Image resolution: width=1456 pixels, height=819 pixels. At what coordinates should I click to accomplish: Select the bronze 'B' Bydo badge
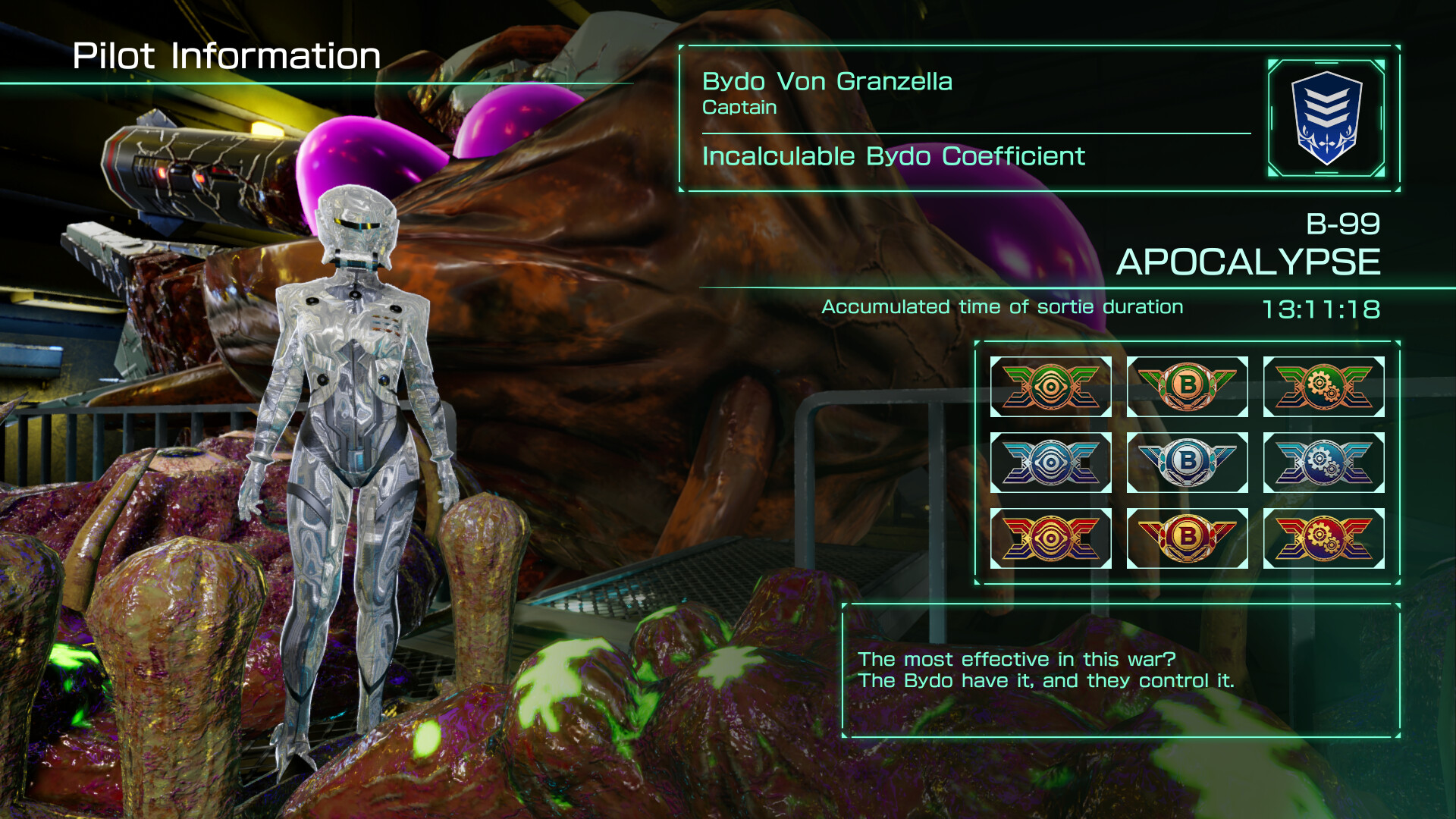point(1187,387)
